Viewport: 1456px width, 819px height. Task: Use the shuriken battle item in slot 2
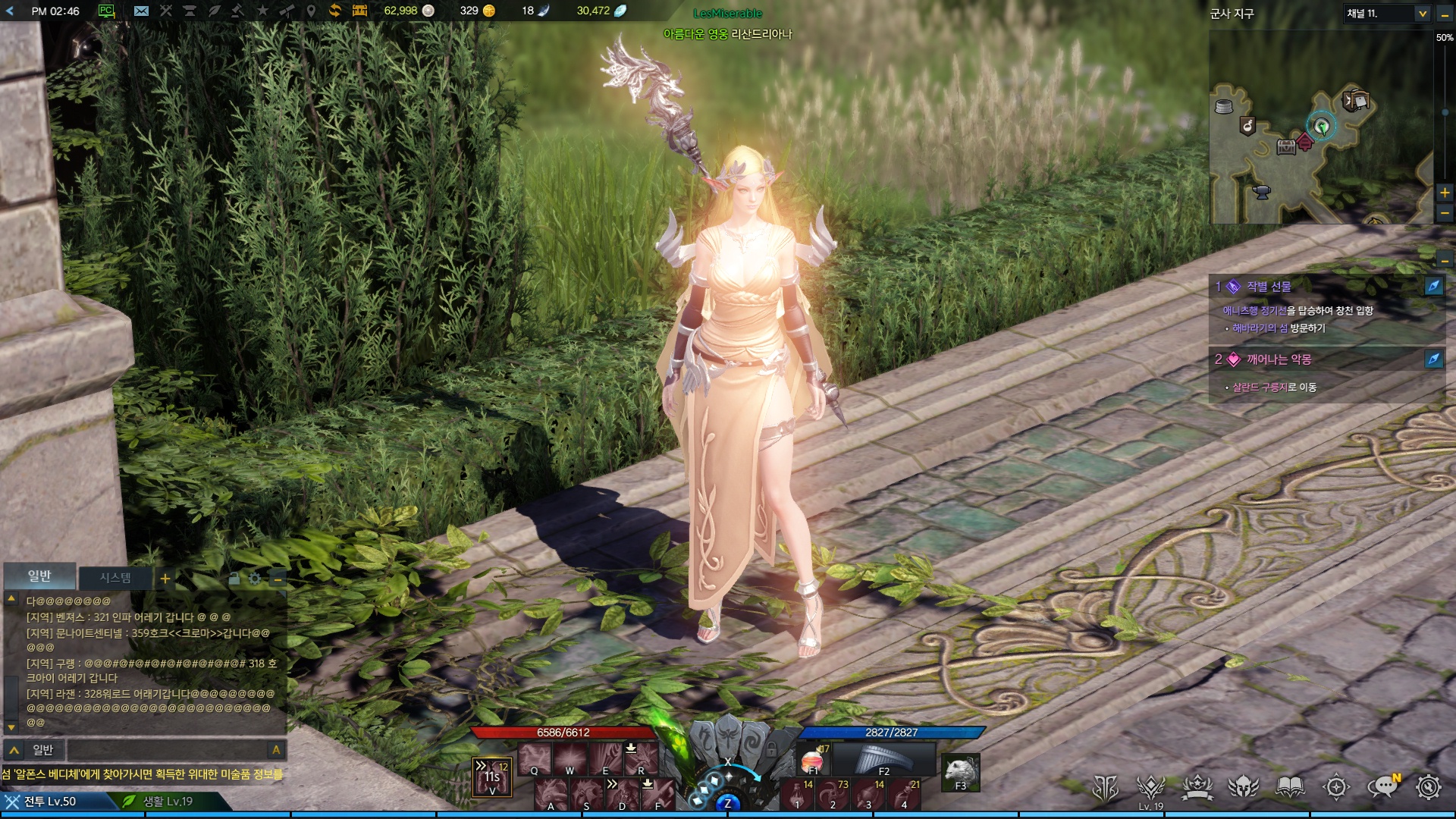pyautogui.click(x=833, y=795)
